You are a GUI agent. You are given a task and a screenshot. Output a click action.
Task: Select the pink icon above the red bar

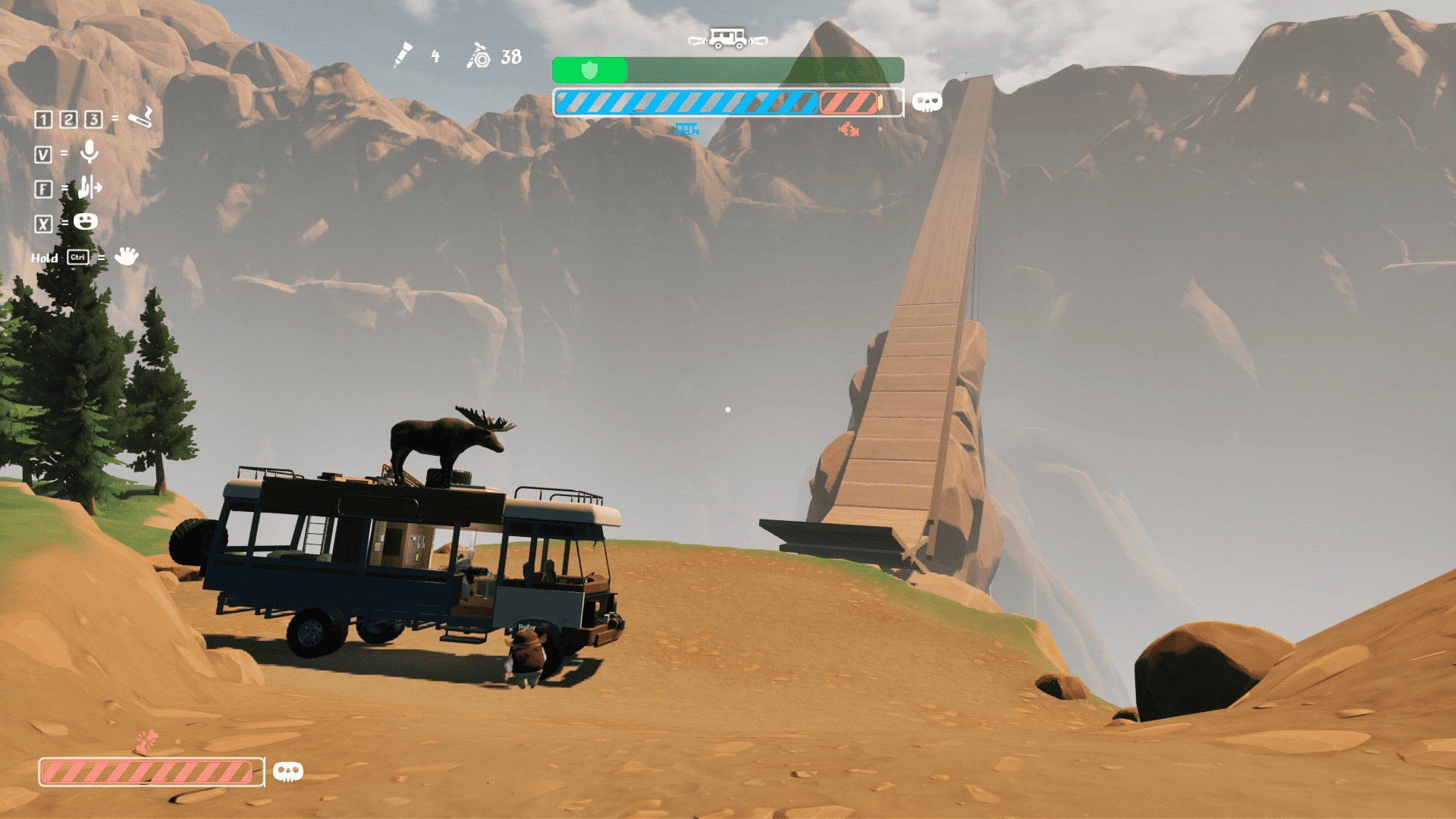(147, 742)
